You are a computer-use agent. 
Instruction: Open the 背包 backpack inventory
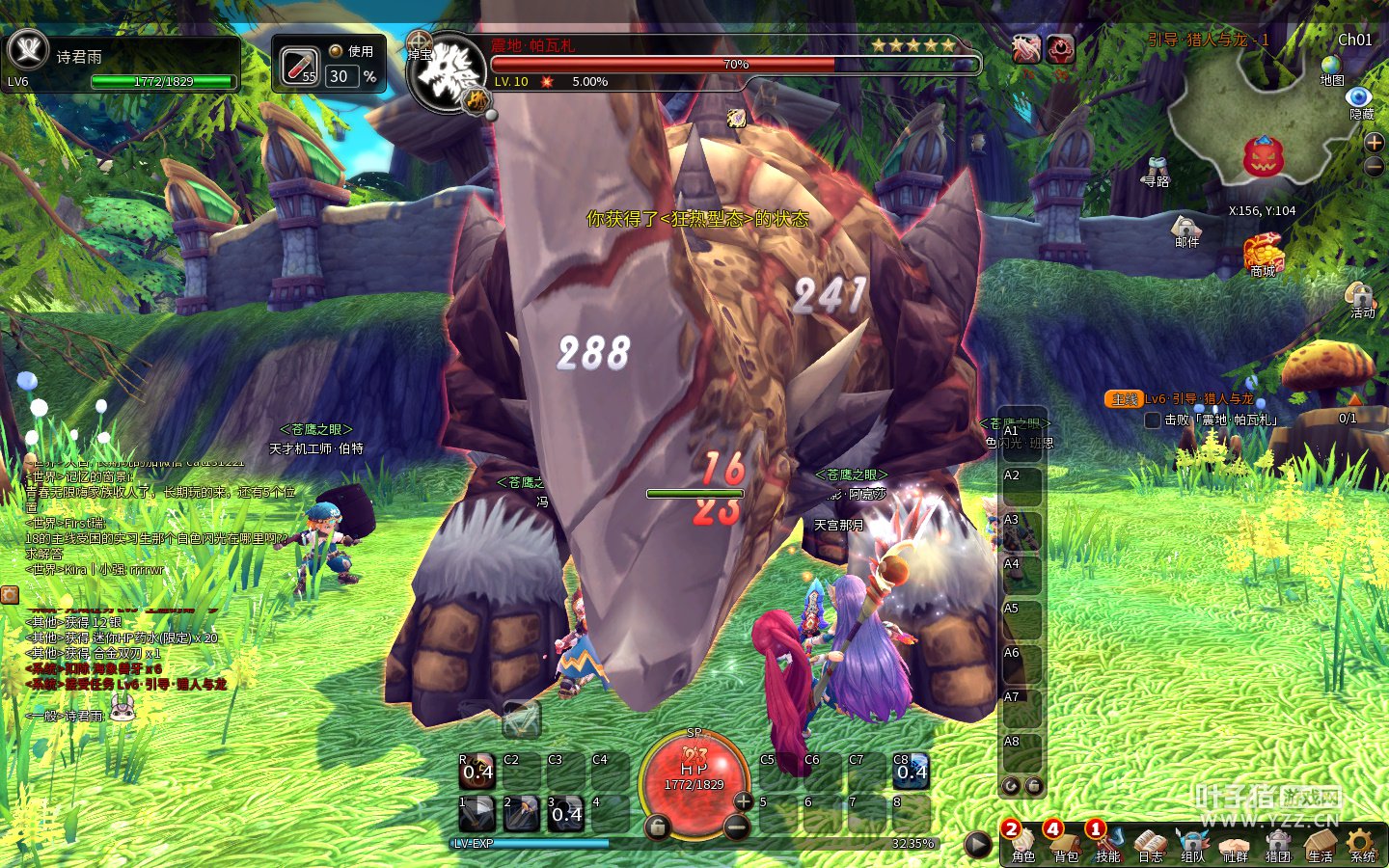tap(1065, 843)
